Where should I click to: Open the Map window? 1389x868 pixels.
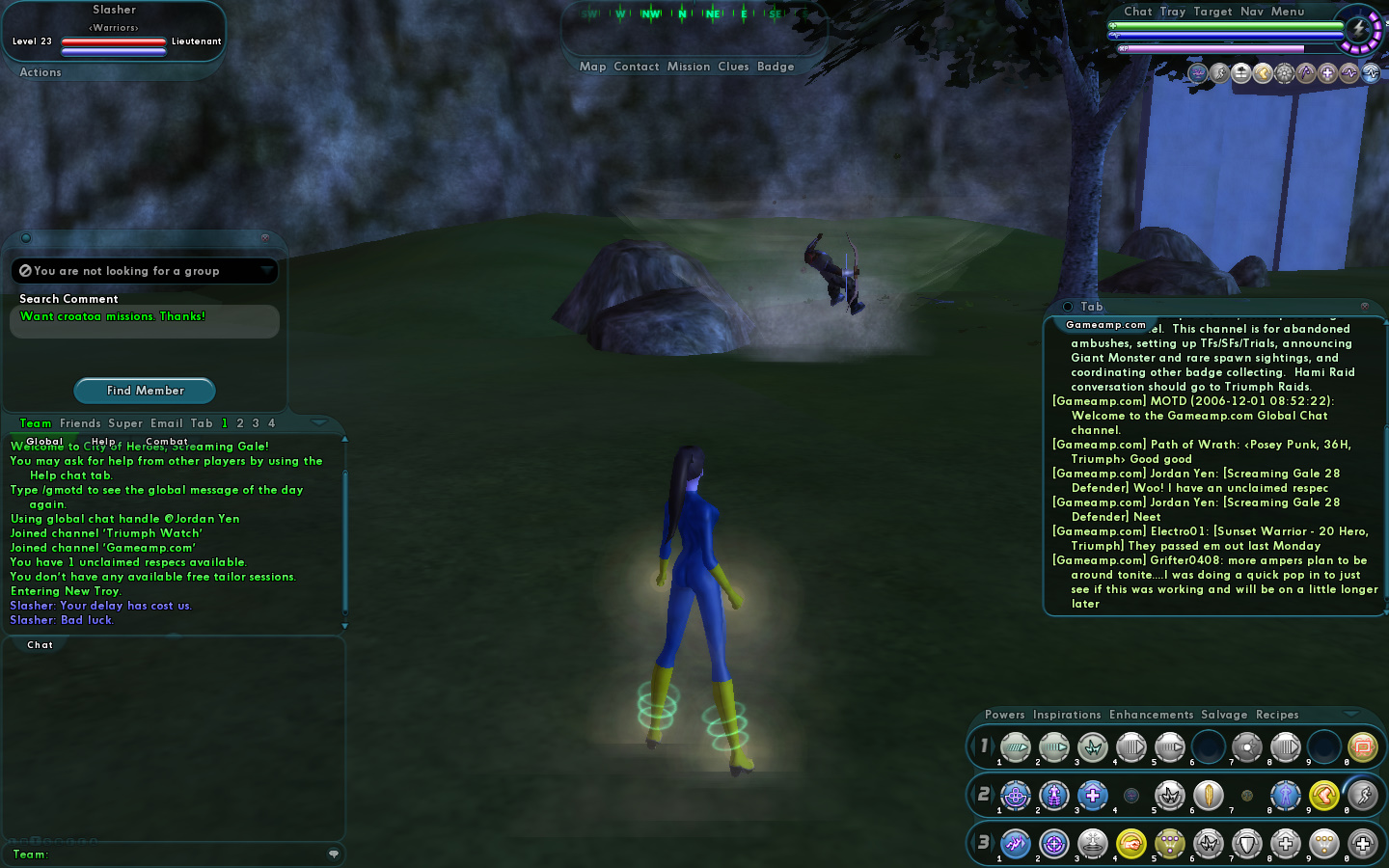592,67
